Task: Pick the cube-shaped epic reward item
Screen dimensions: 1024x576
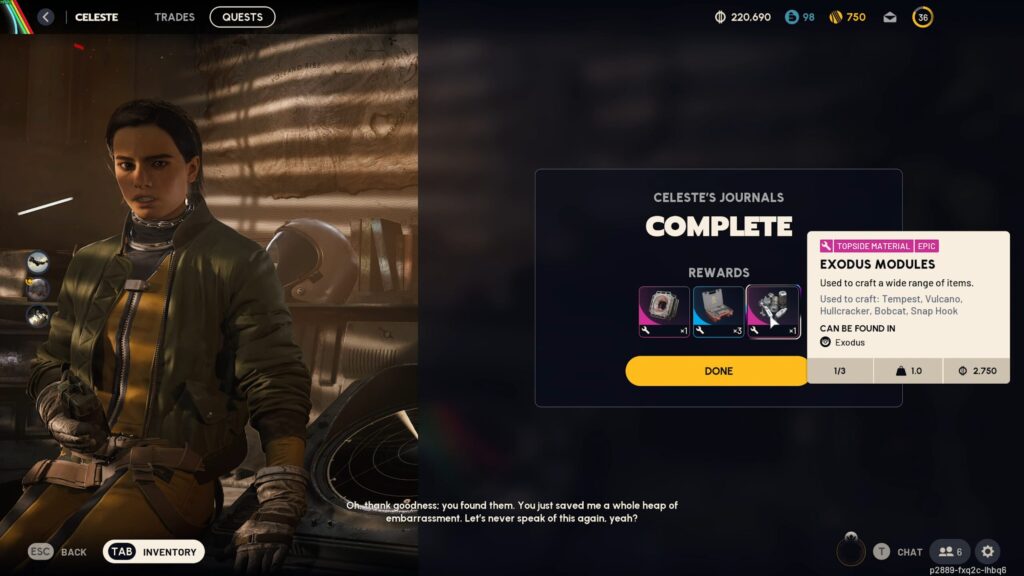Action: pyautogui.click(x=664, y=311)
